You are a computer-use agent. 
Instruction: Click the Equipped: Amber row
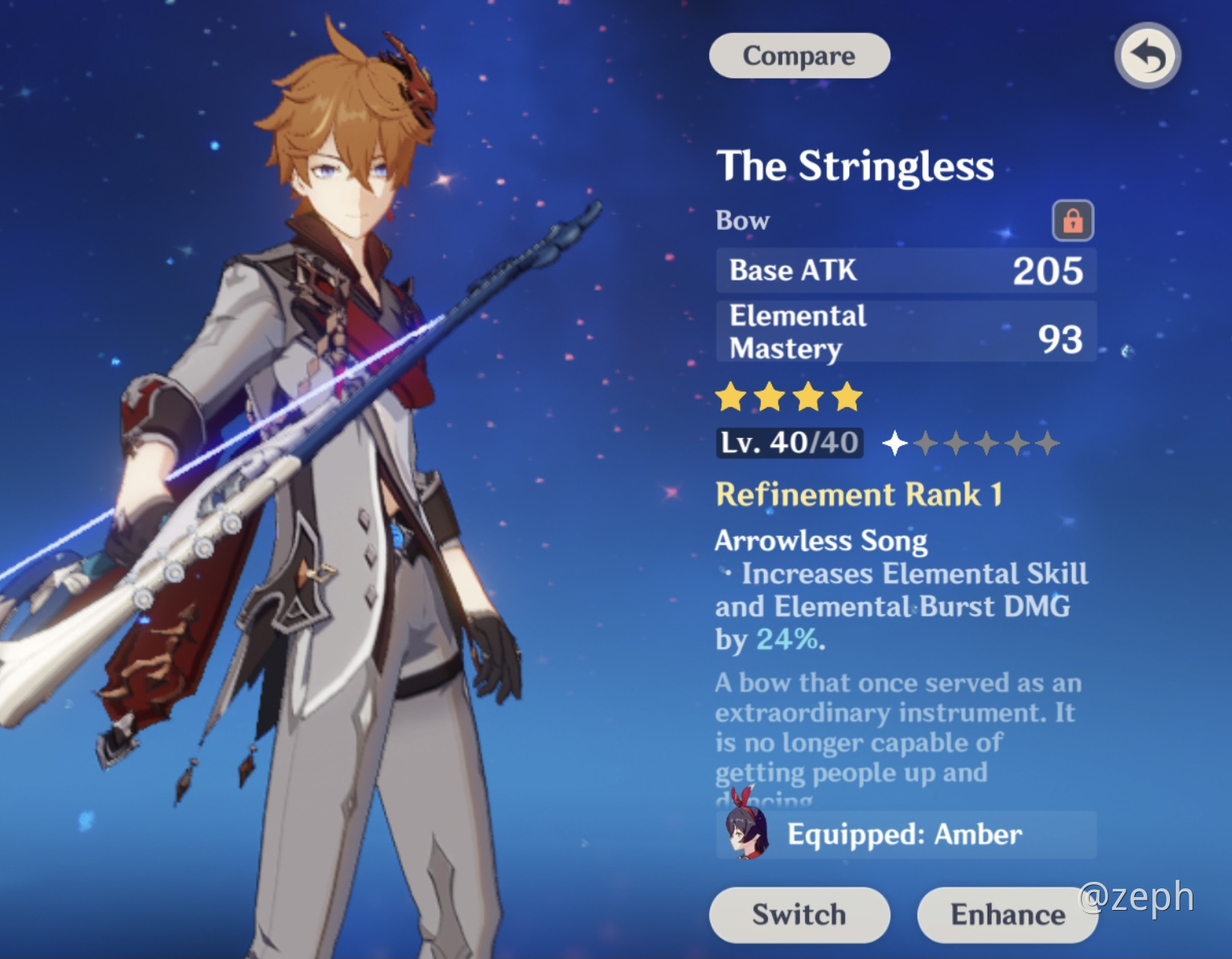tap(905, 834)
